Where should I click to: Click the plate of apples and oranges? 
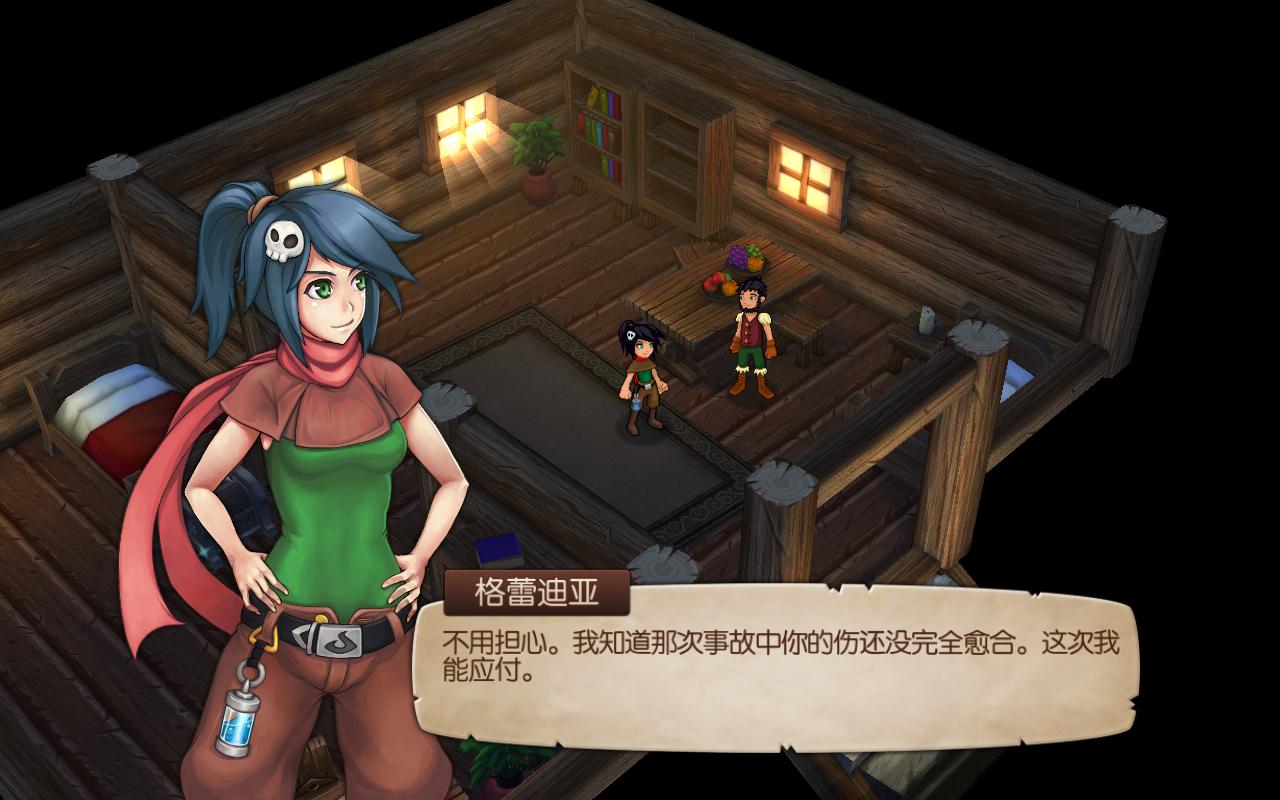click(x=718, y=283)
